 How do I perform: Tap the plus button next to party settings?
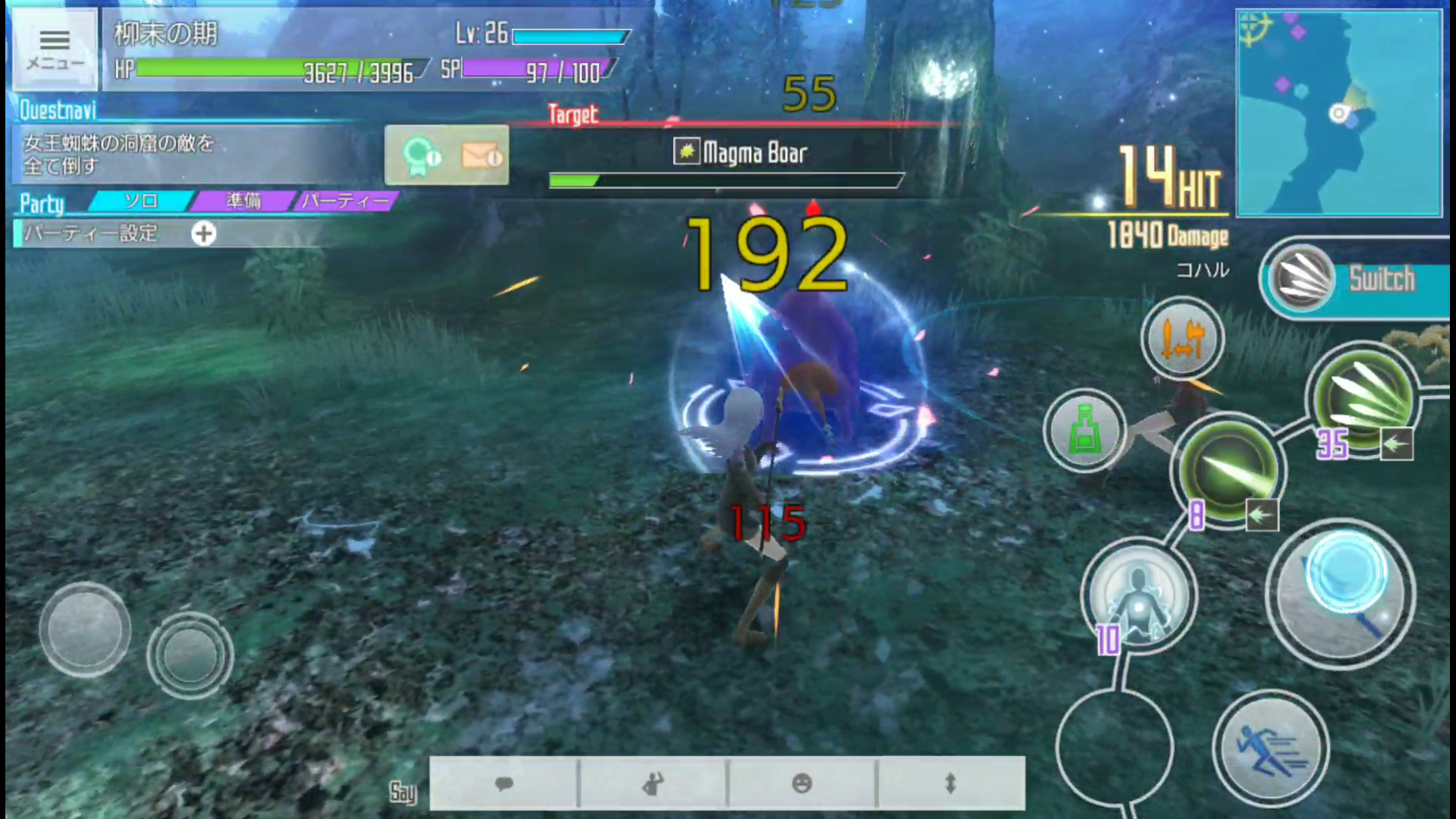[x=203, y=234]
